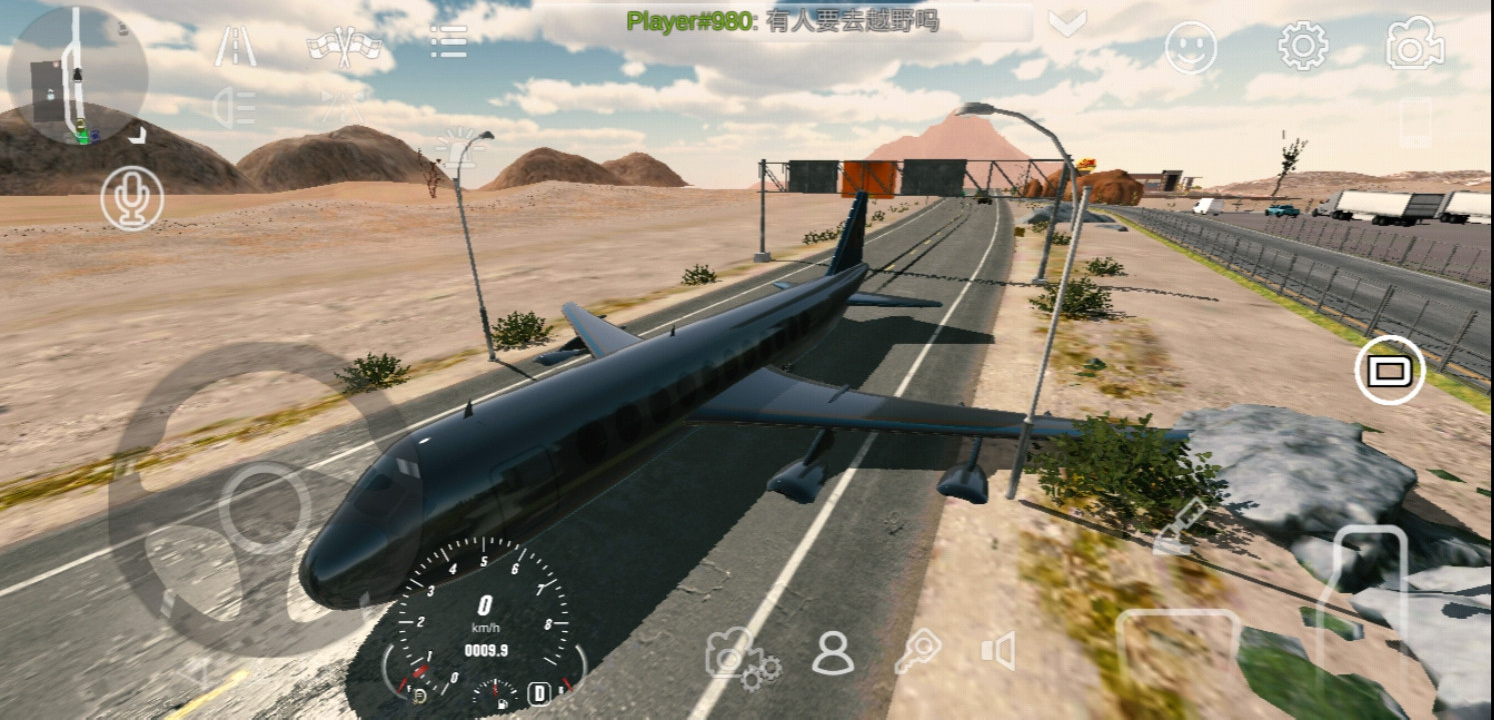
Task: Toggle the headlights icon
Action: click(235, 108)
